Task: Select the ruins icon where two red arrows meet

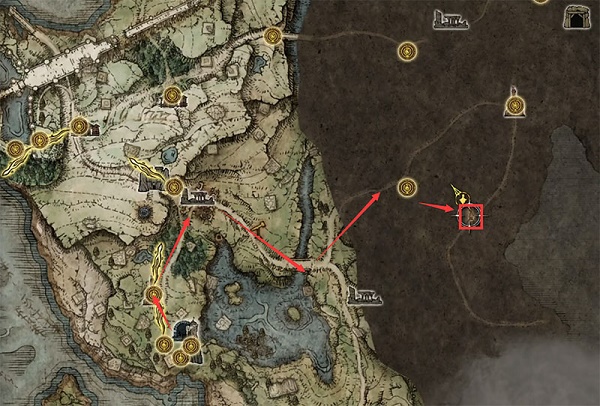Action: 197,199
